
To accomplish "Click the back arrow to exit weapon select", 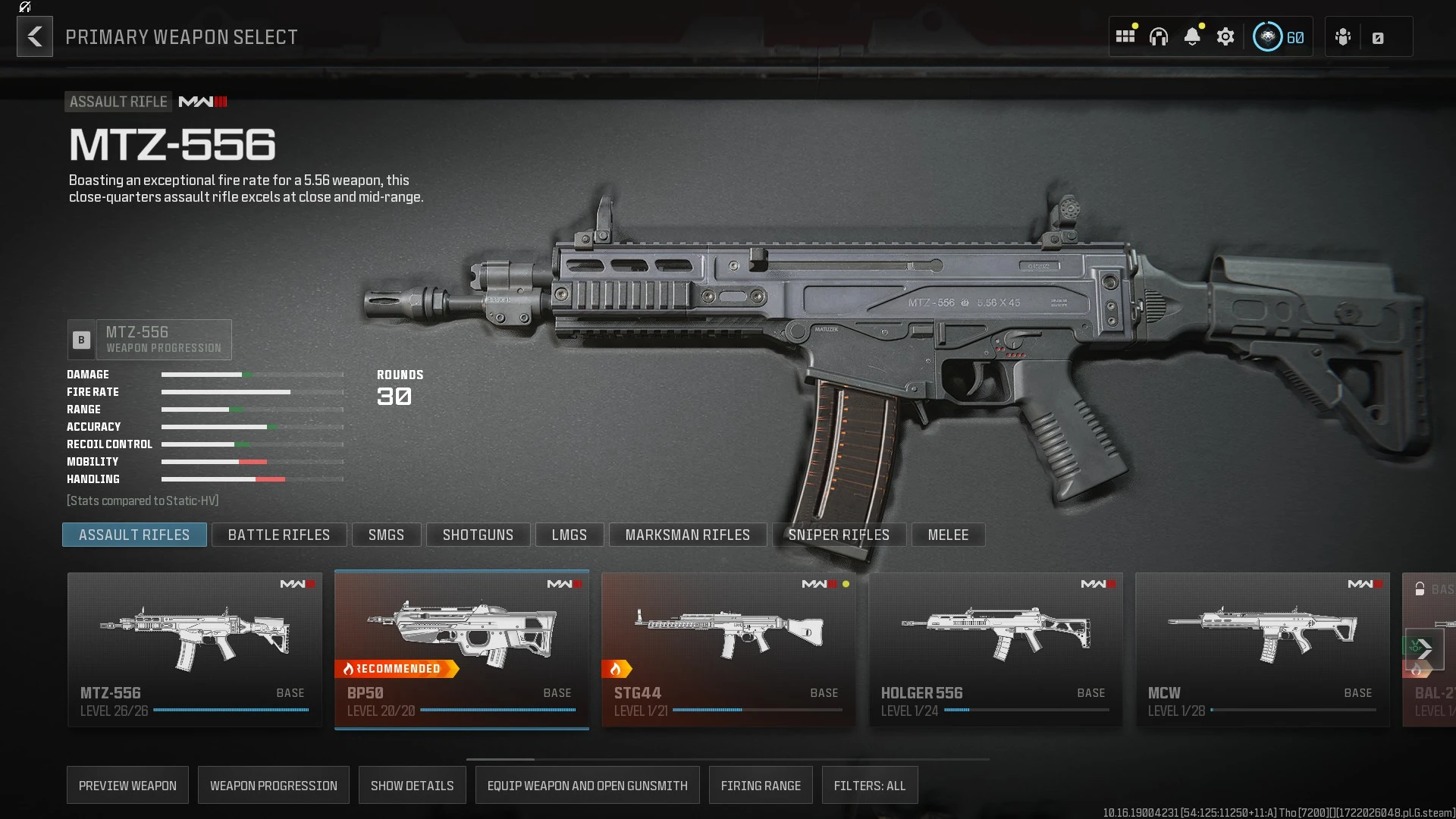I will pos(34,36).
